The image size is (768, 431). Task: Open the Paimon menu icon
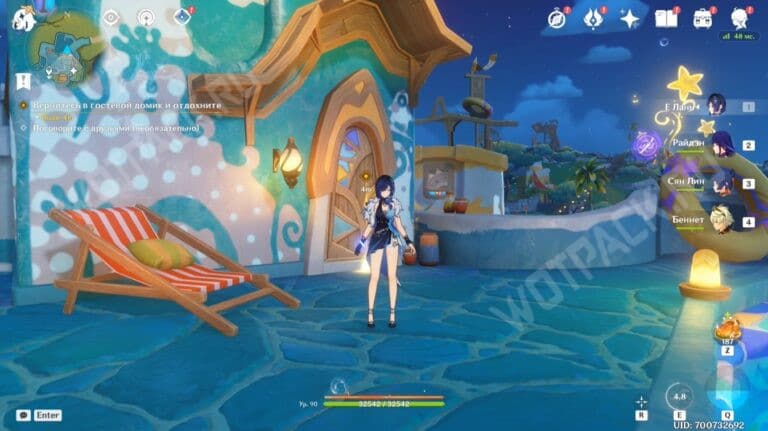point(24,17)
